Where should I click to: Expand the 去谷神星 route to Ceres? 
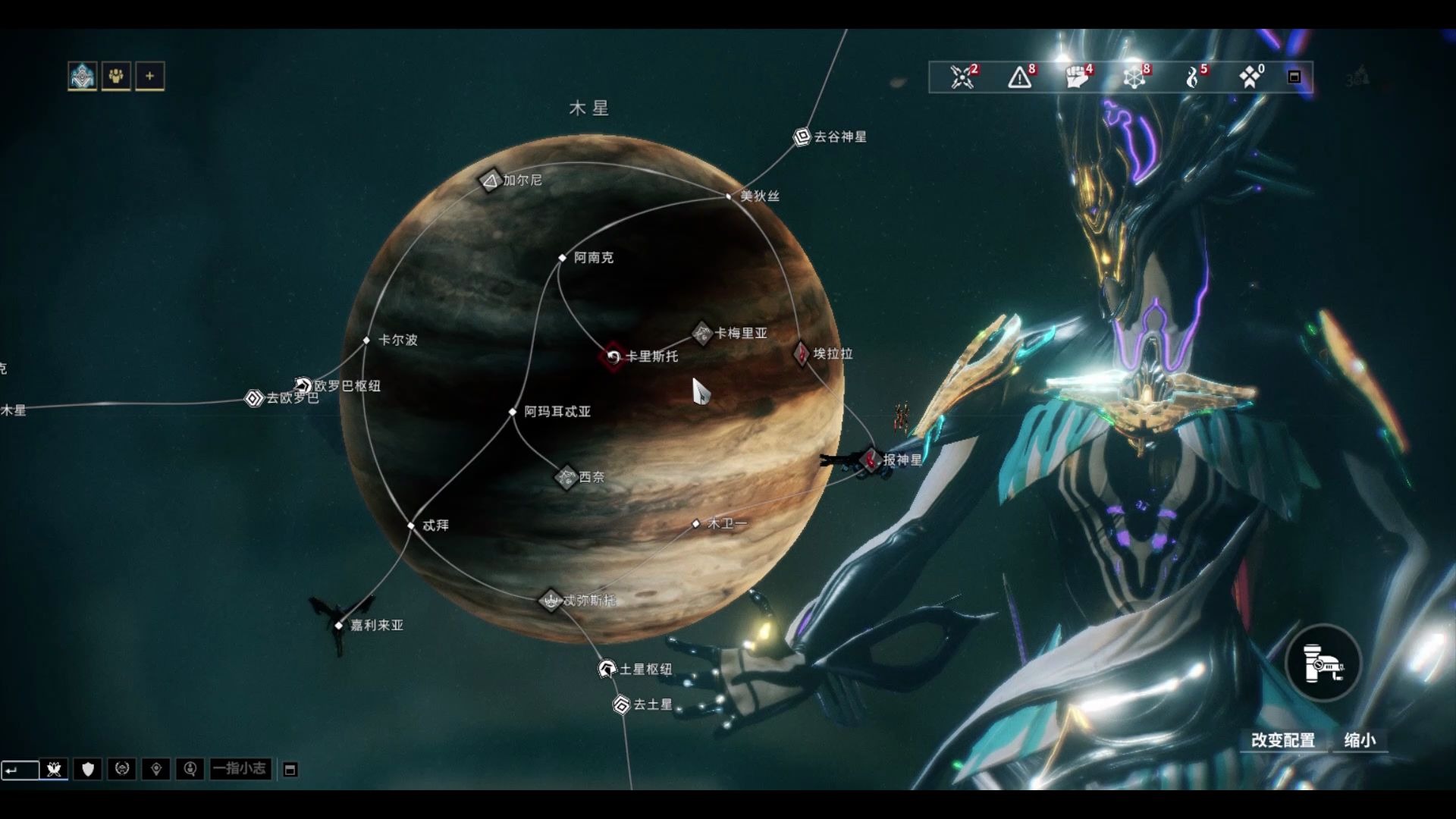click(802, 134)
